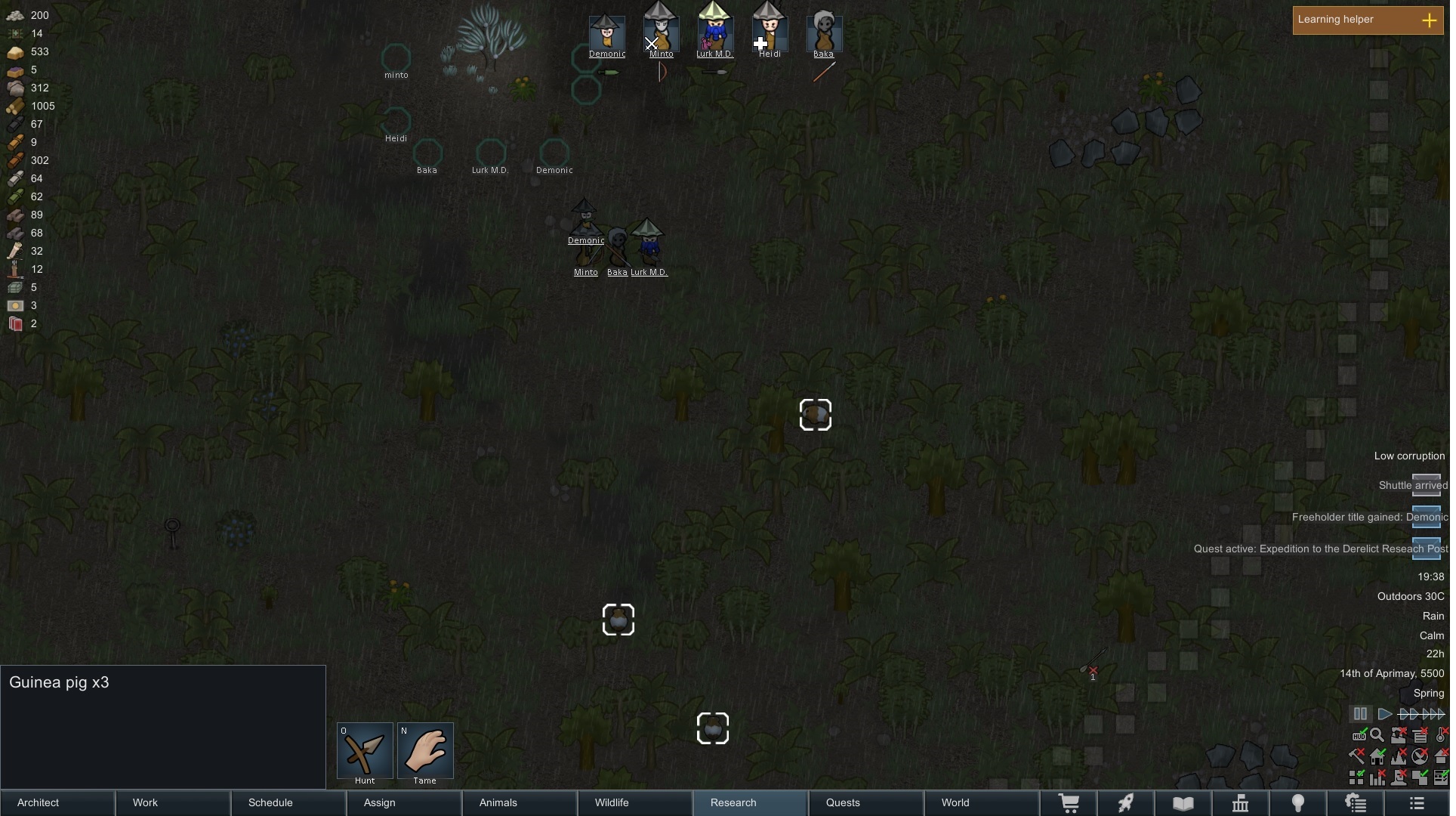Open the Research tab
This screenshot has width=1456, height=816.
(750, 802)
